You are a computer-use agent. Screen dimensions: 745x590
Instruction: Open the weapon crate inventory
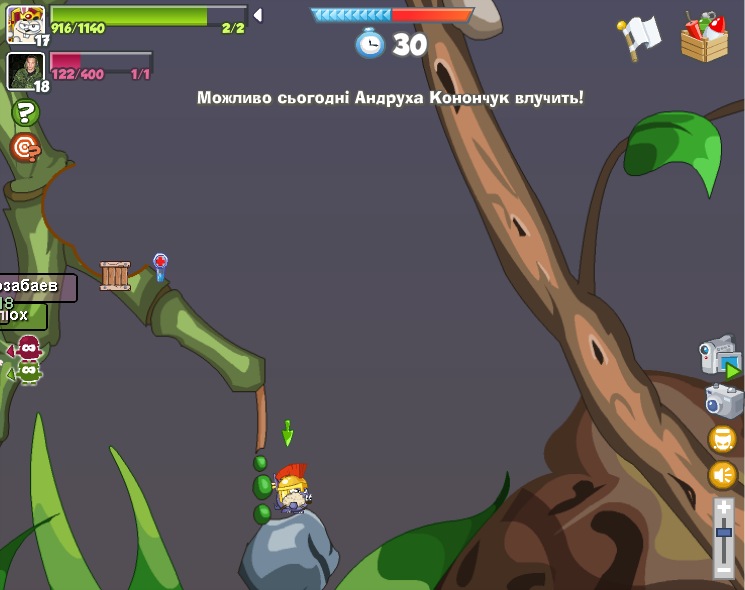(x=704, y=37)
